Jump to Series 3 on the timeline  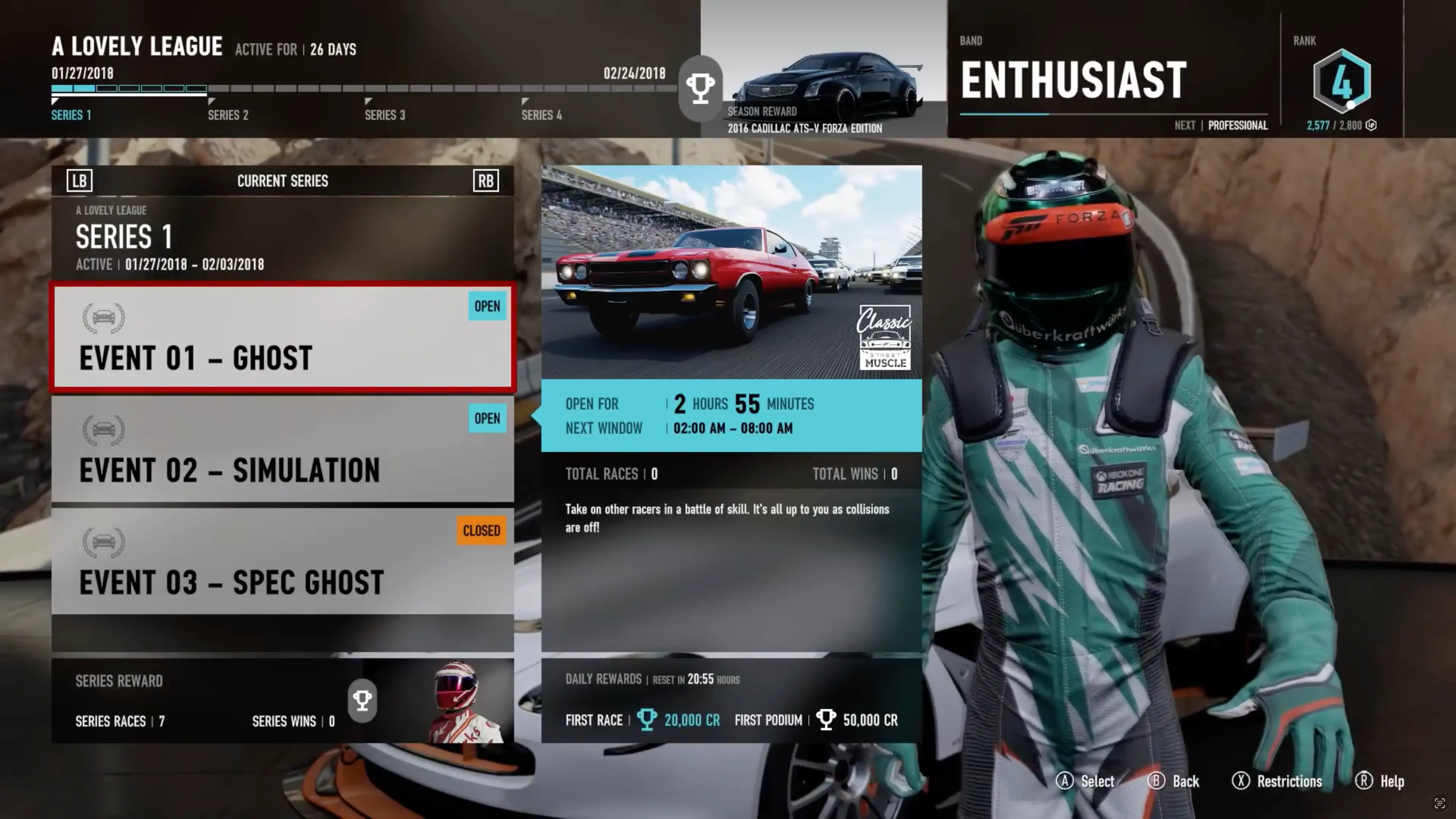click(384, 115)
